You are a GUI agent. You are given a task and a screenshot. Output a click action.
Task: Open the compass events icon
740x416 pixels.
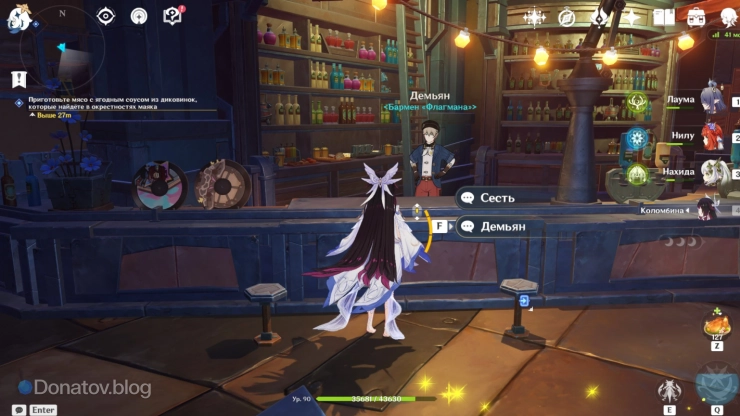(566, 17)
